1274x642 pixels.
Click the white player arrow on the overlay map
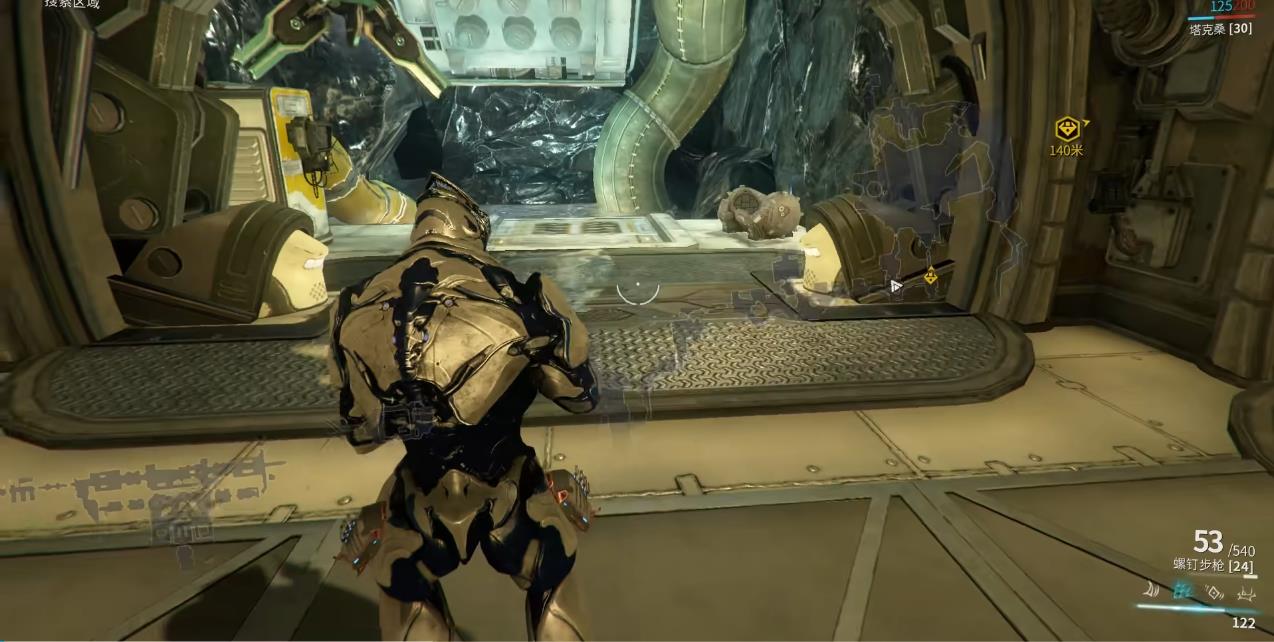(896, 286)
